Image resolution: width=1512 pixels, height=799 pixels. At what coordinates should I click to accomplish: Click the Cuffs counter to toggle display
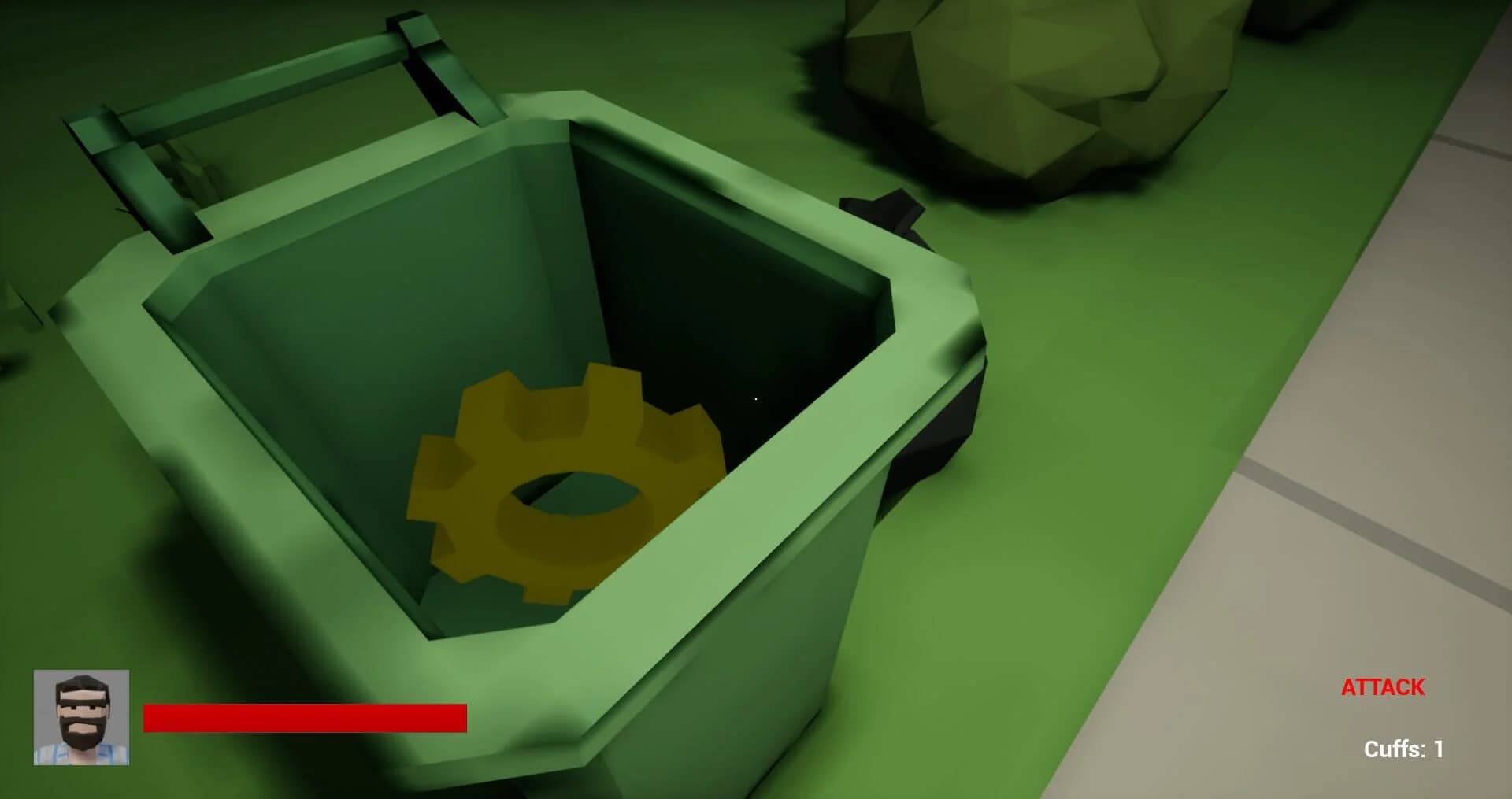tap(1403, 750)
